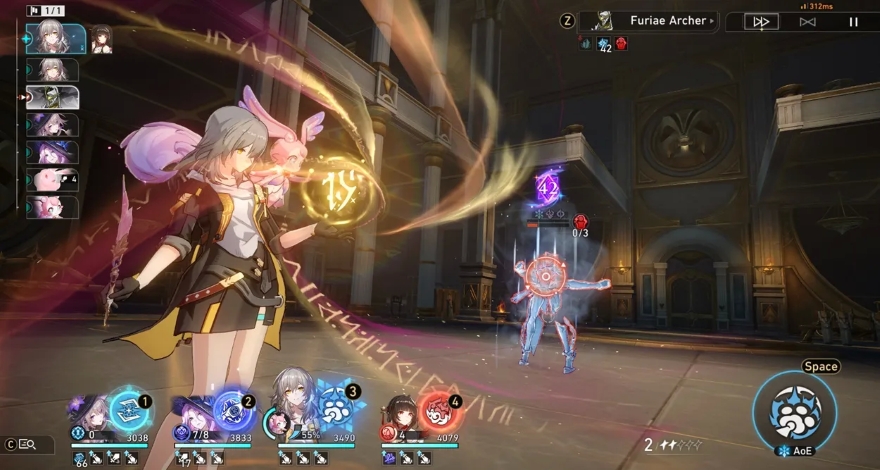Activate character 3's ice pawprint ultimate
880x470 pixels.
pos(333,409)
